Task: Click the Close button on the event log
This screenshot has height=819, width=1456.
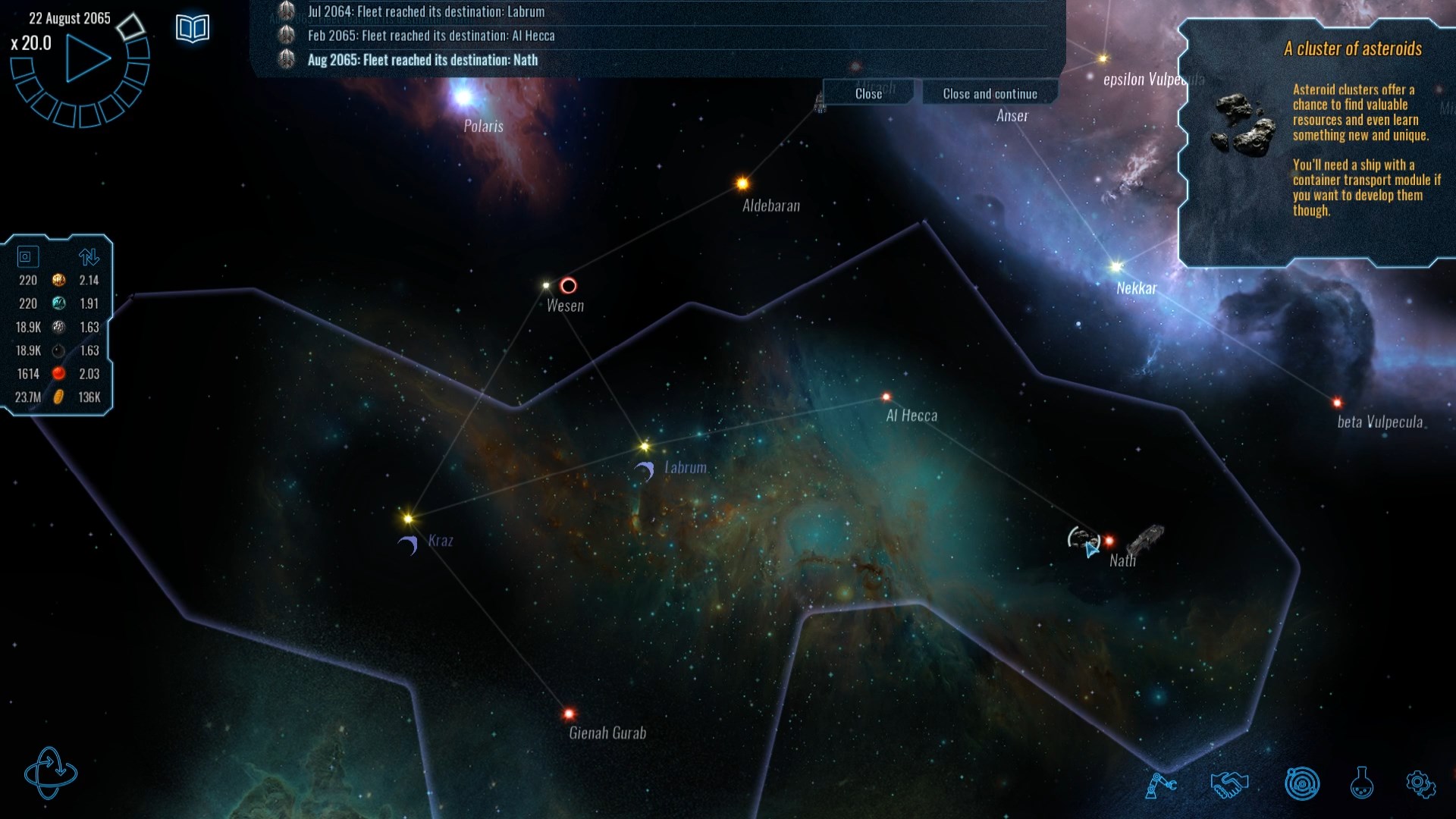Action: pyautogui.click(x=868, y=93)
